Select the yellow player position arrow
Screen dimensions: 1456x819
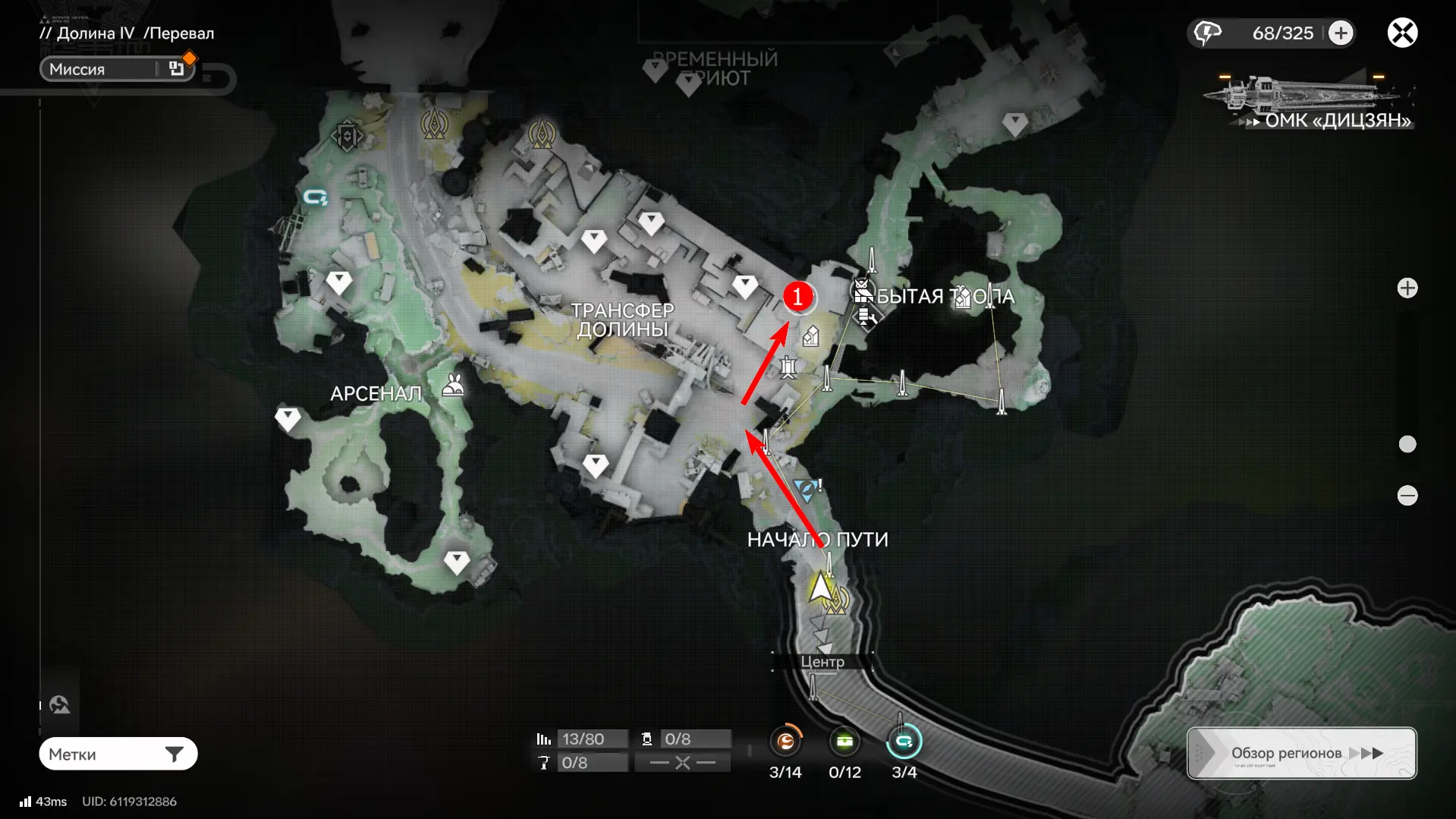pos(820,587)
